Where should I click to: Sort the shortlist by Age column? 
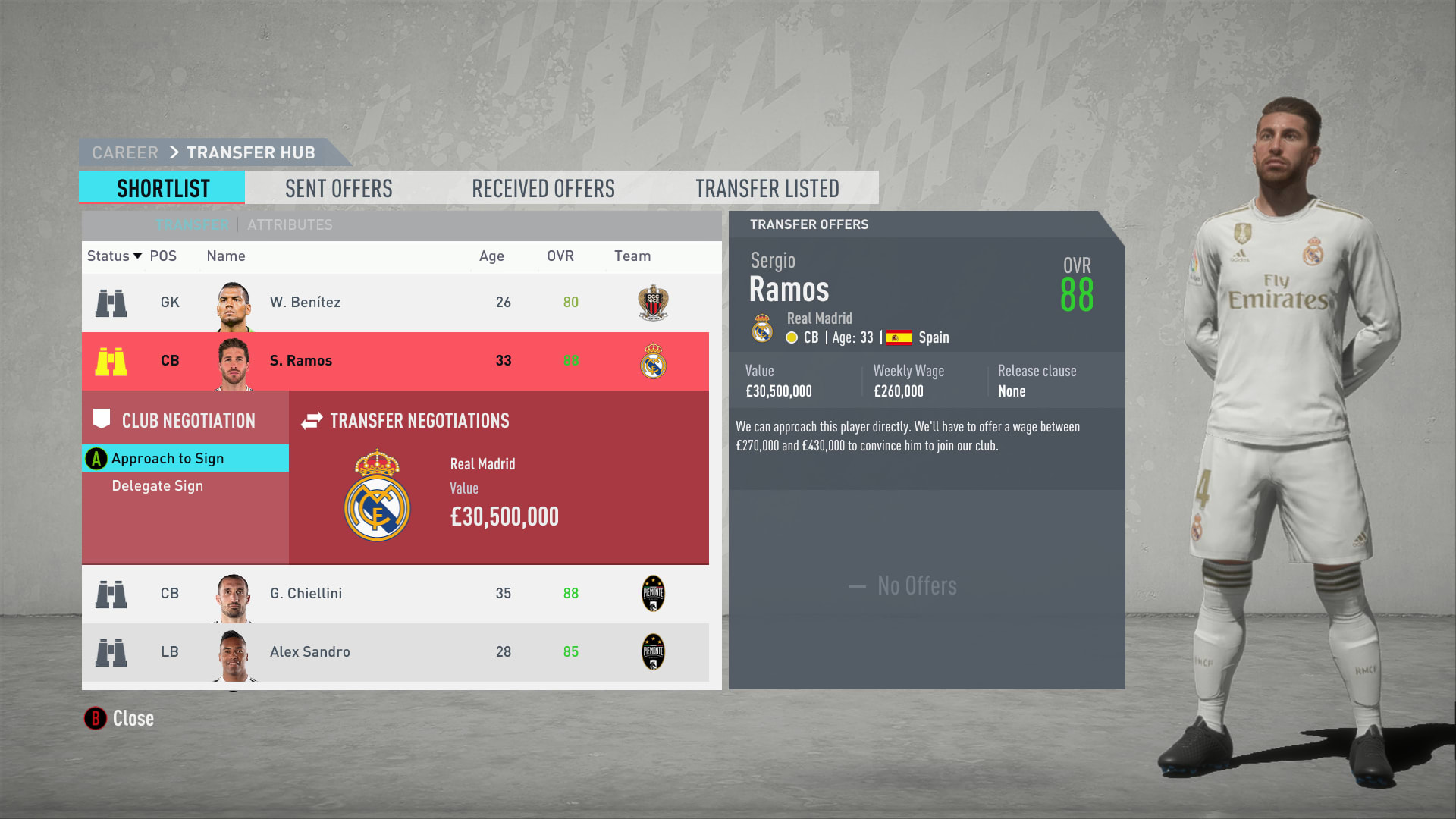pyautogui.click(x=491, y=256)
